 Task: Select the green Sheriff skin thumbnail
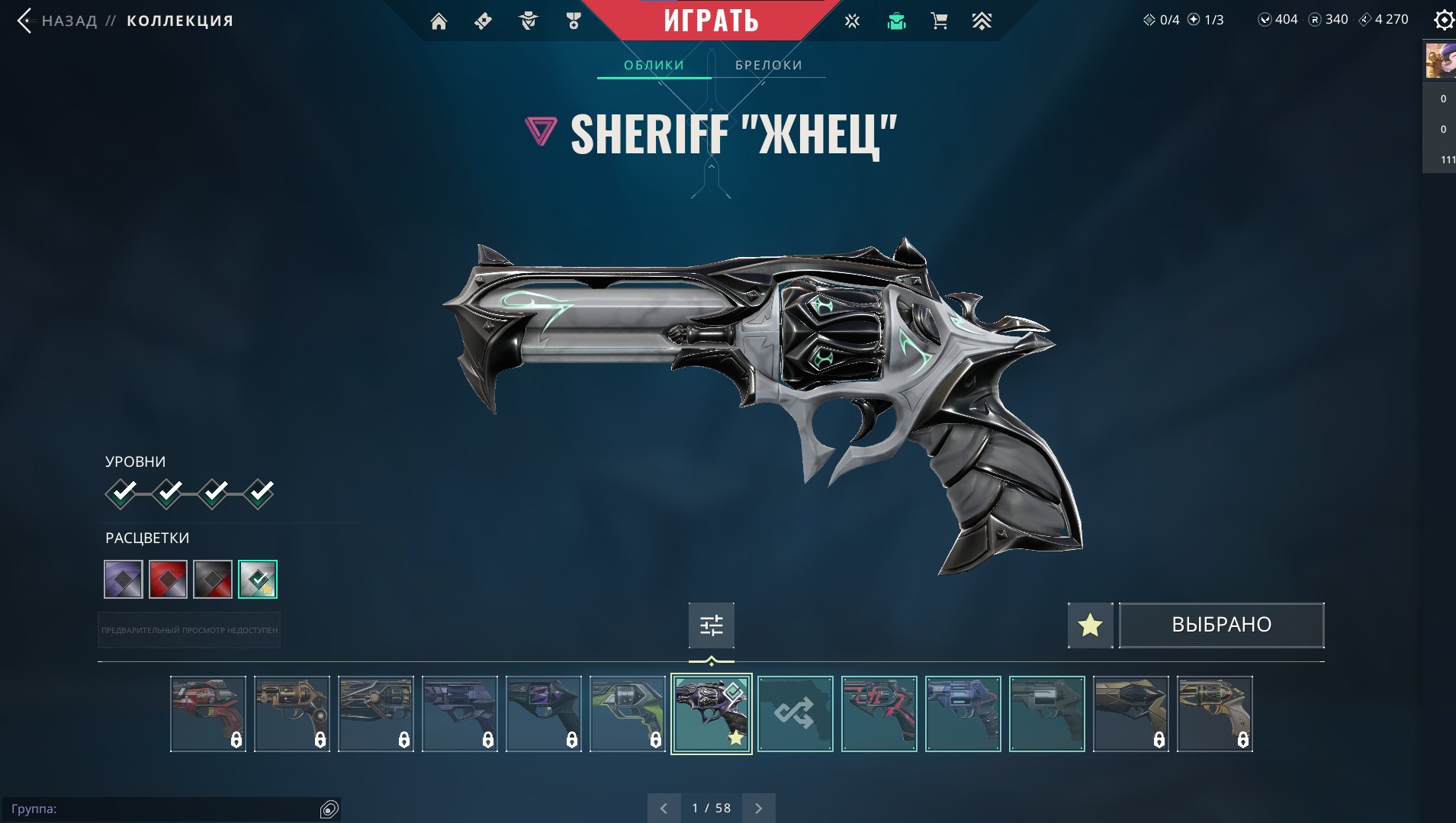(627, 714)
